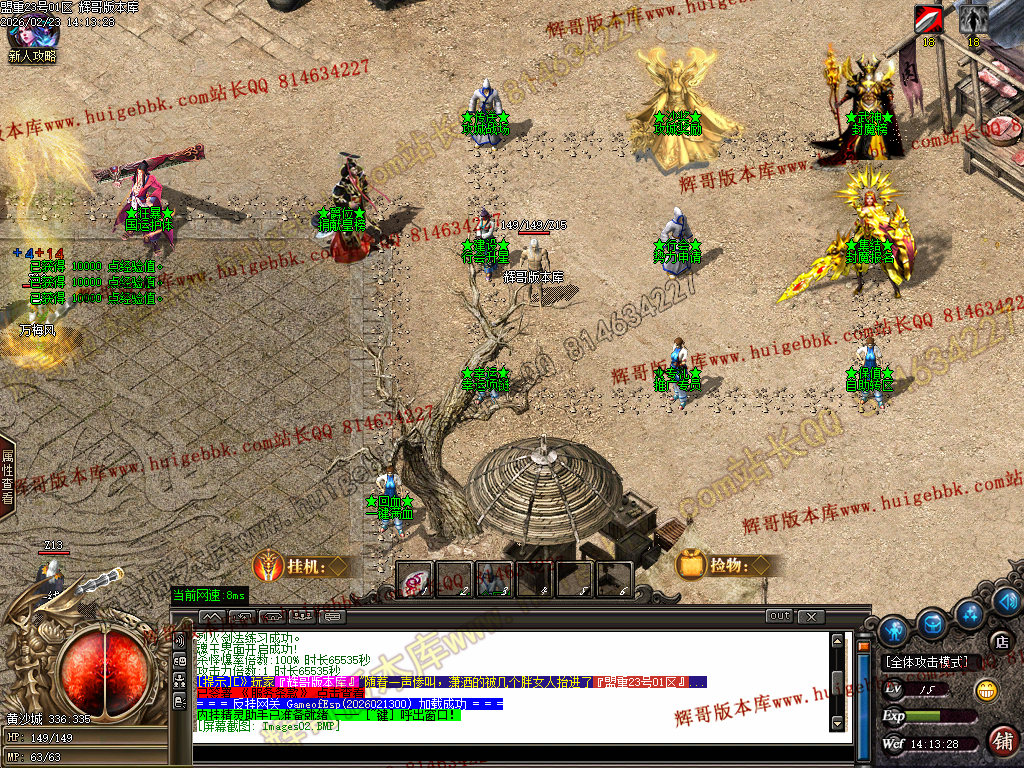Open the bag inventory round button

932,624
